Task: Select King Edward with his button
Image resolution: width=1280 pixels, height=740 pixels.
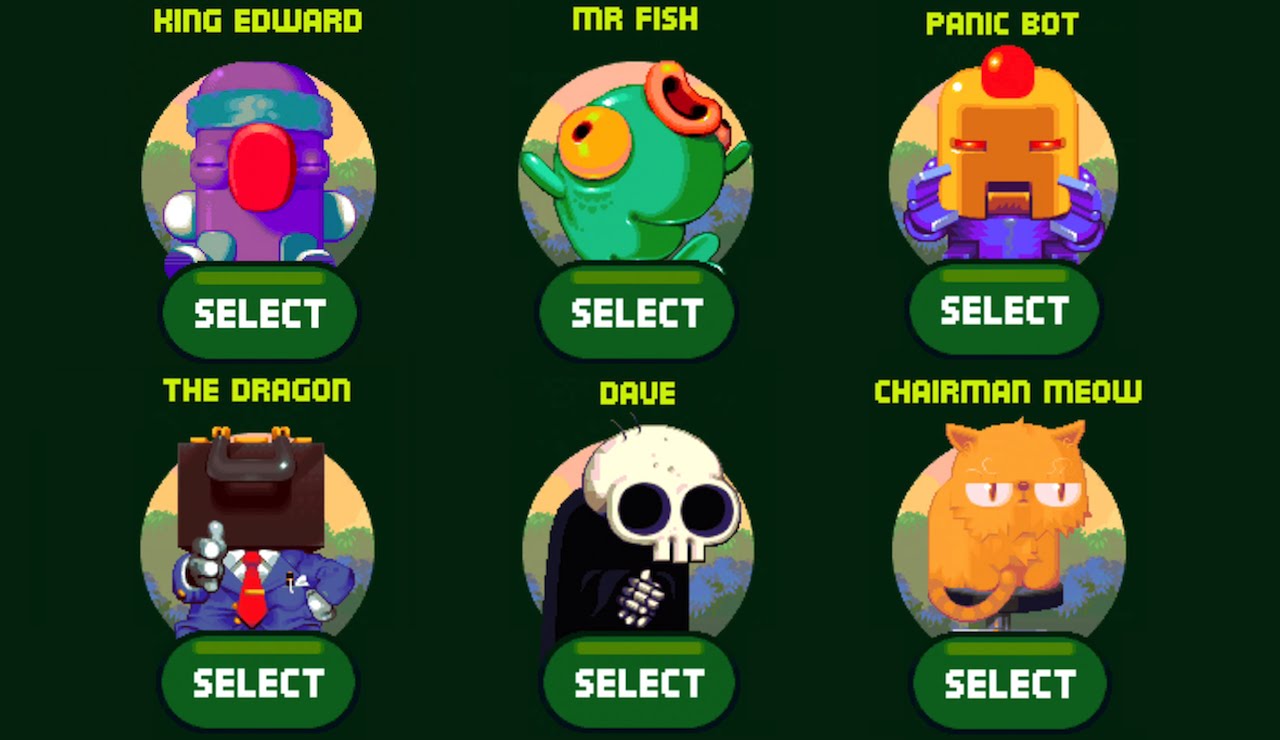Action: [x=259, y=313]
